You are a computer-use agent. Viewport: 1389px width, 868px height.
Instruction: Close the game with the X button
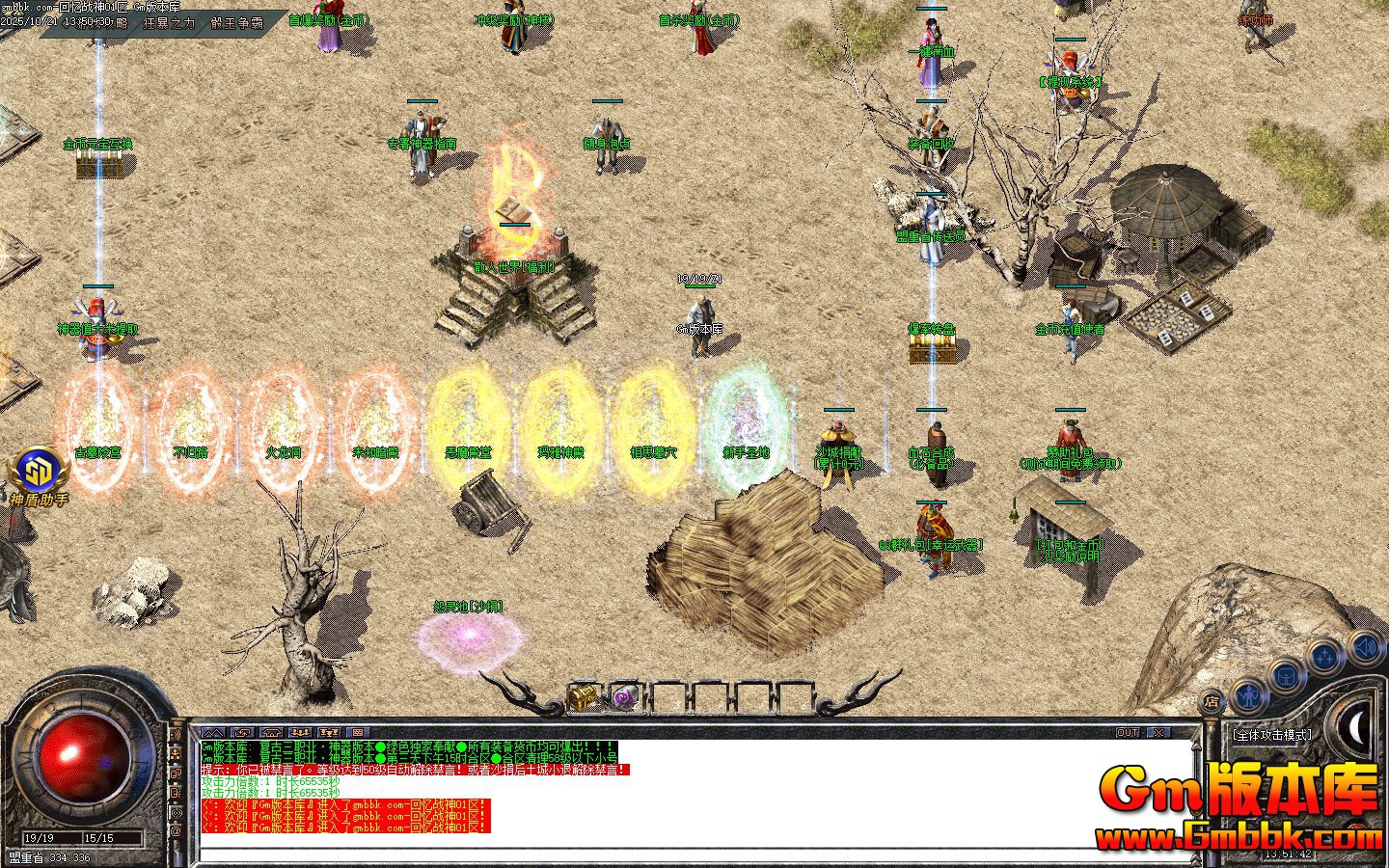click(1157, 733)
